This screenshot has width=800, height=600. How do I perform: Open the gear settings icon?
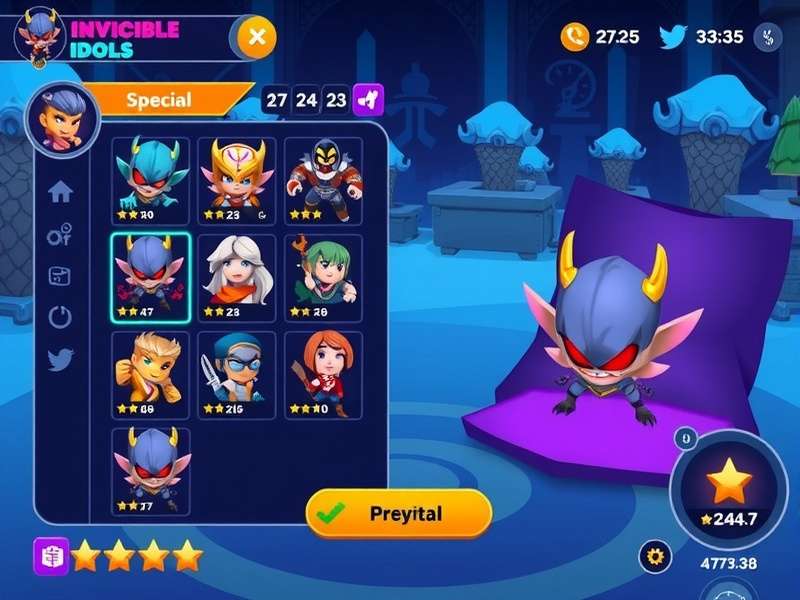pyautogui.click(x=655, y=555)
